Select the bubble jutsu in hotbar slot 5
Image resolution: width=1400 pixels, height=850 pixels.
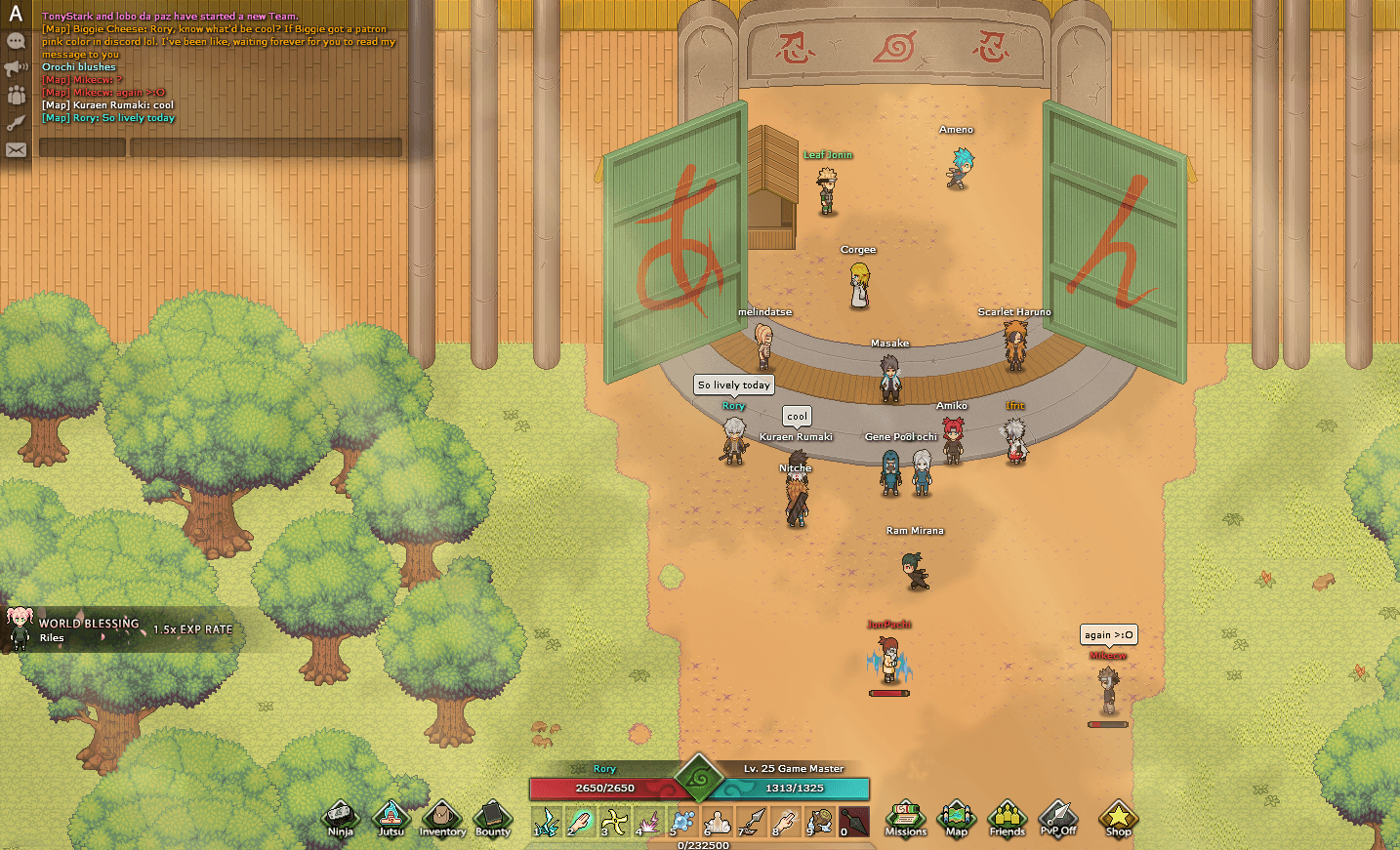[x=680, y=820]
